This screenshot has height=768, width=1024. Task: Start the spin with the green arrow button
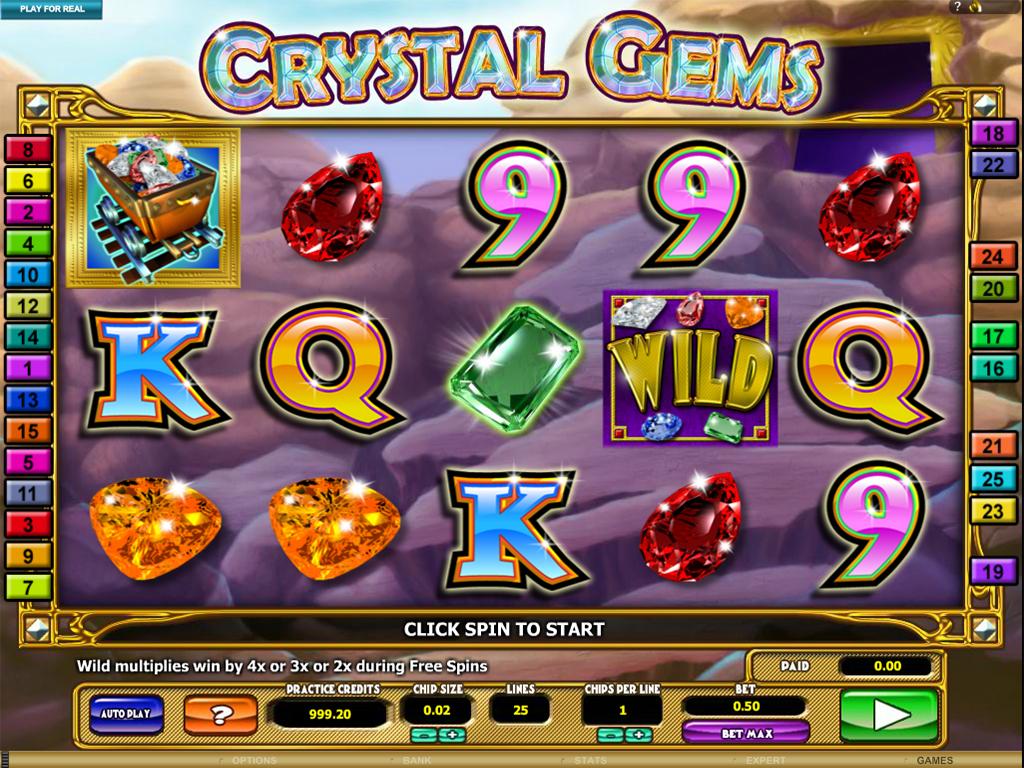tap(888, 714)
